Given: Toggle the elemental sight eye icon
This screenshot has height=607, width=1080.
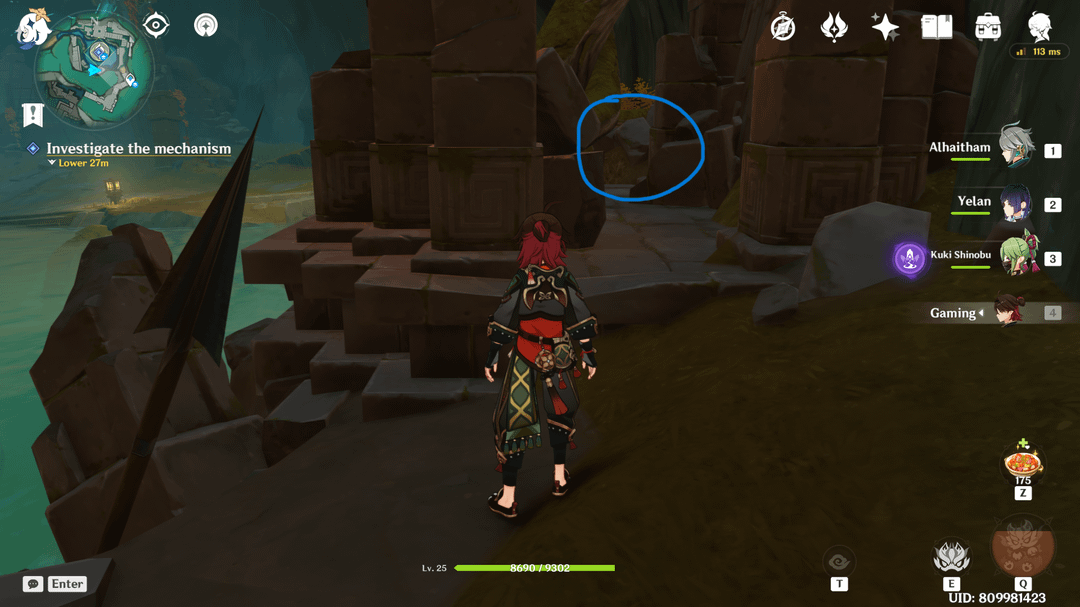Looking at the screenshot, I should tap(839, 562).
